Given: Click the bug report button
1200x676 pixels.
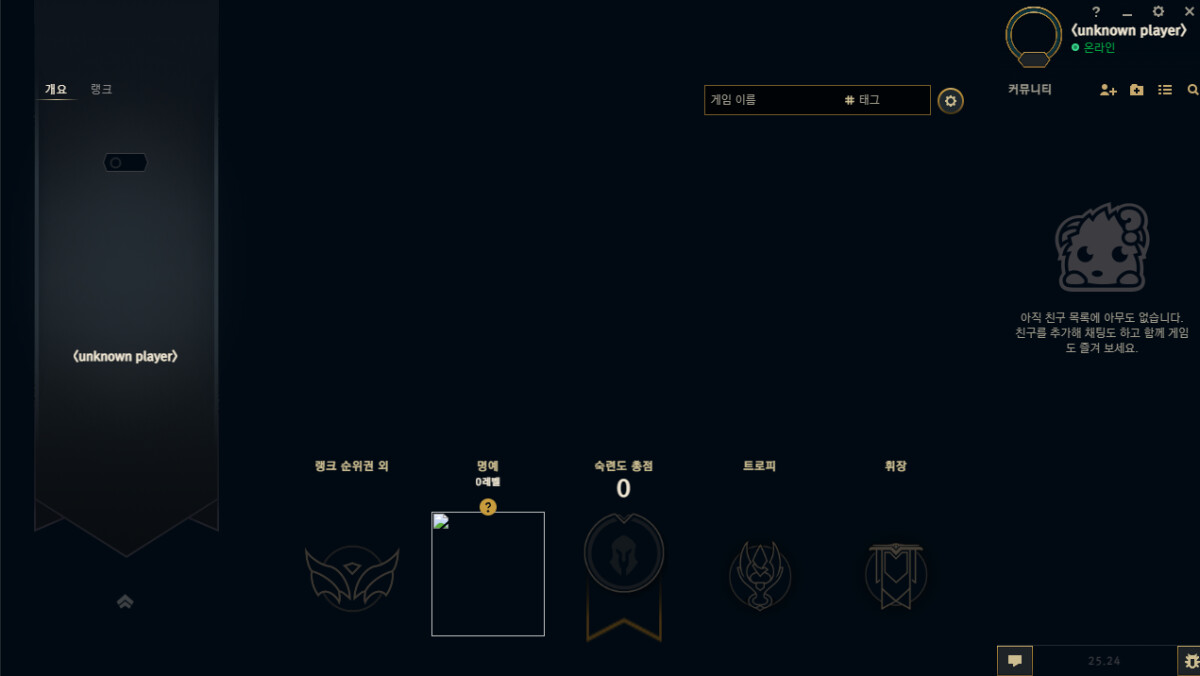Looking at the screenshot, I should 1190,660.
